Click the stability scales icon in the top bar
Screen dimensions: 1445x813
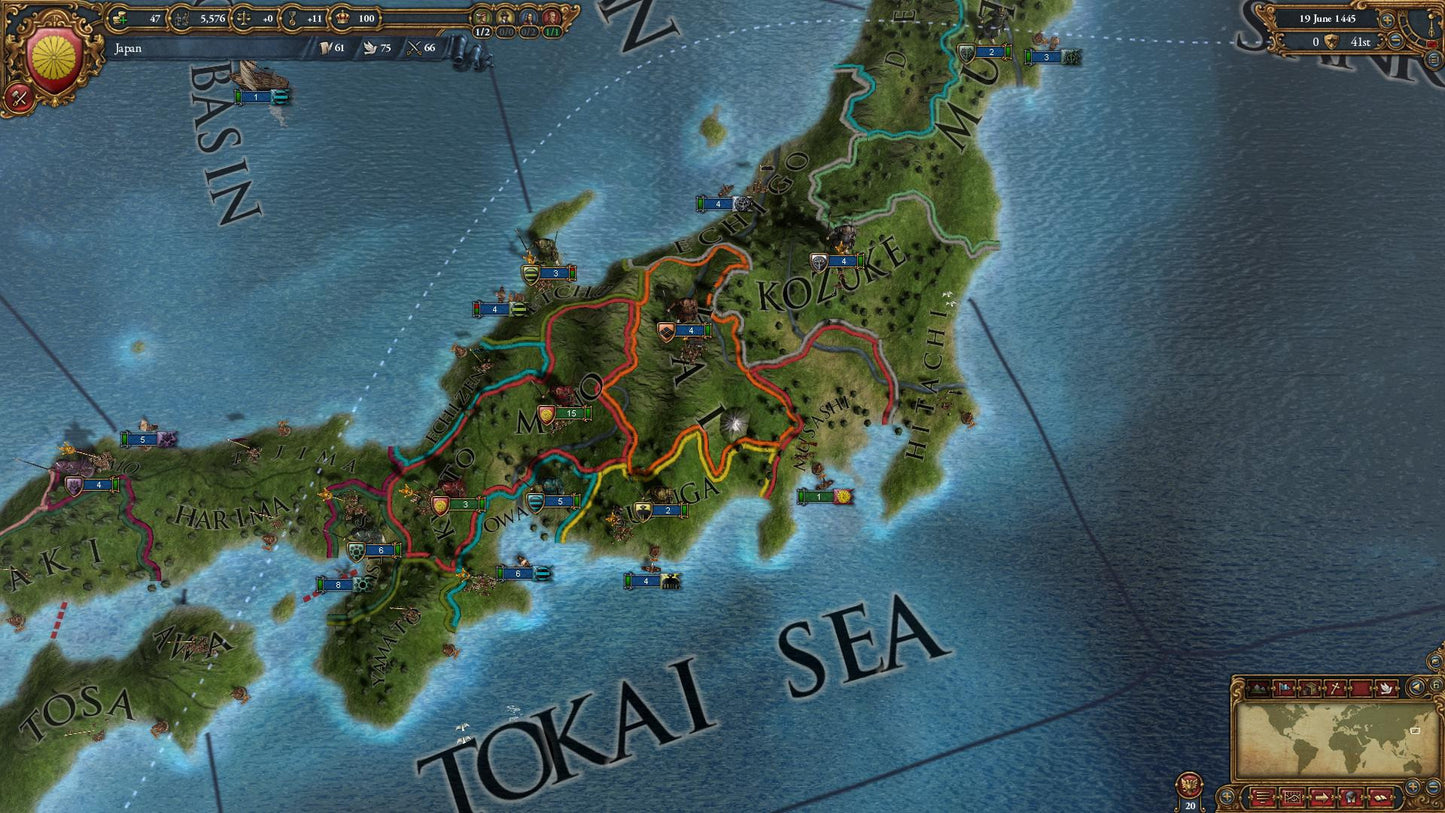point(243,18)
